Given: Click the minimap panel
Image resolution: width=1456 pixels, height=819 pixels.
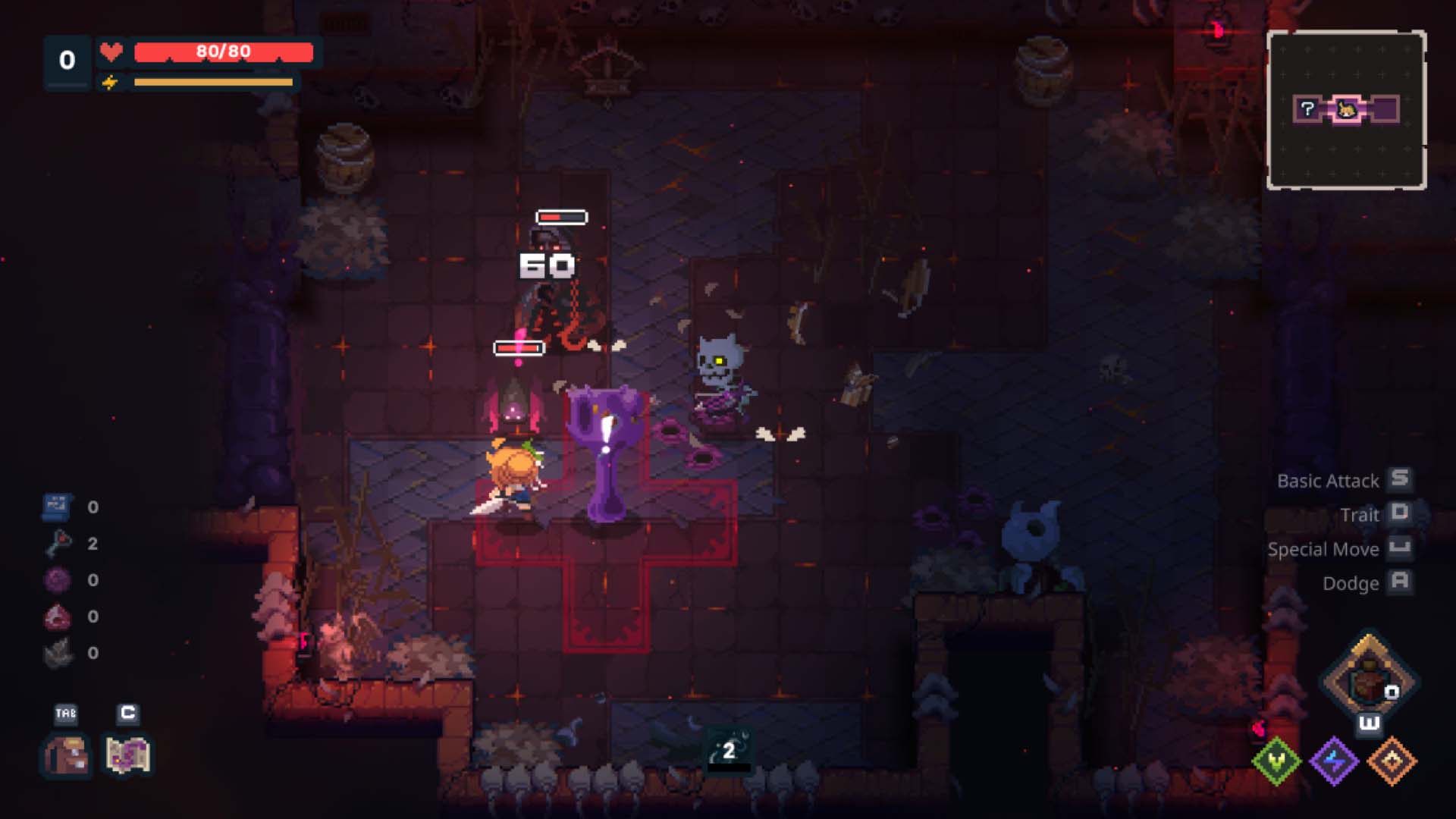Looking at the screenshot, I should pos(1346,110).
